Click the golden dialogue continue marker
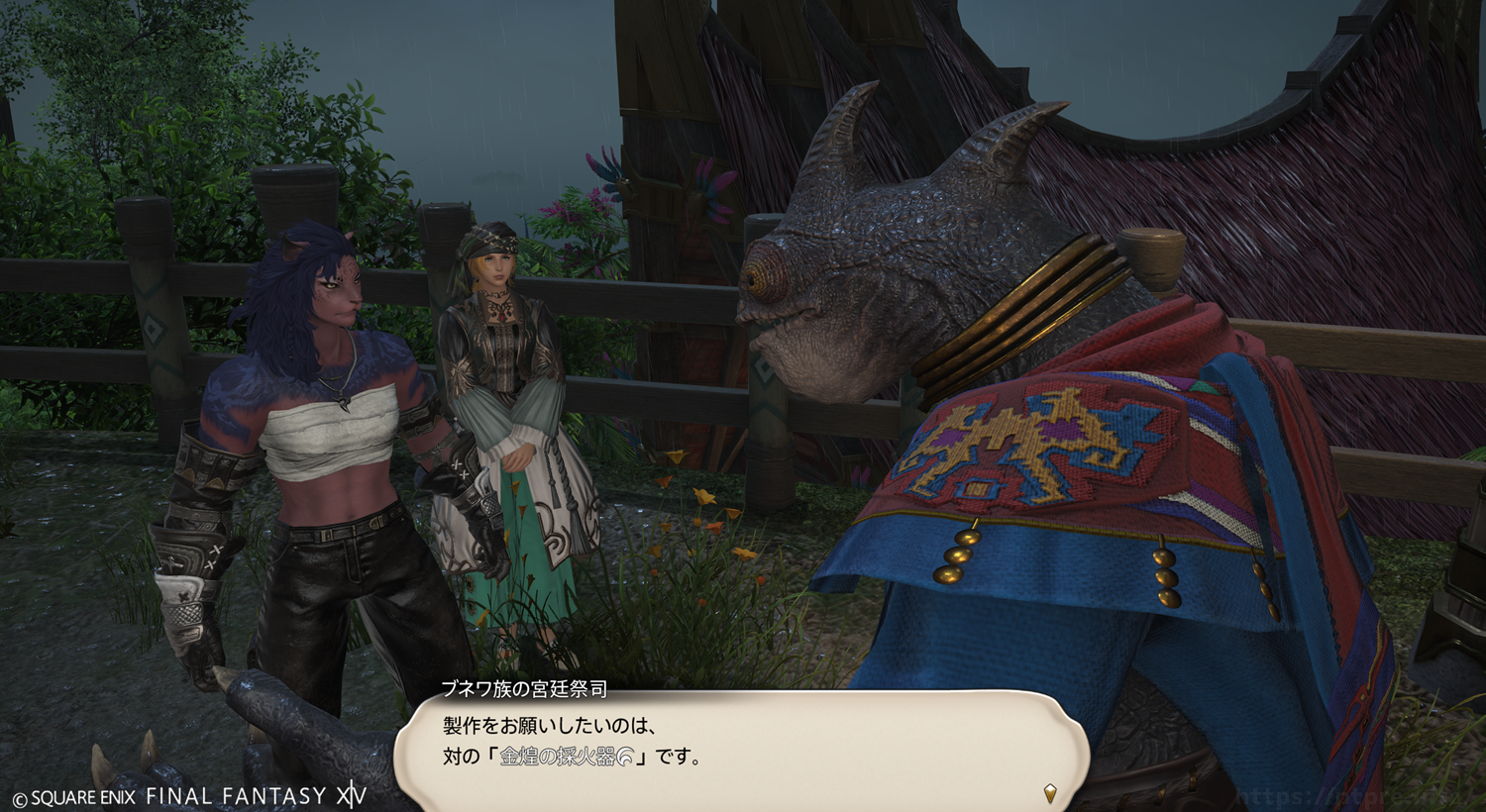This screenshot has height=812, width=1486. coord(1050,792)
